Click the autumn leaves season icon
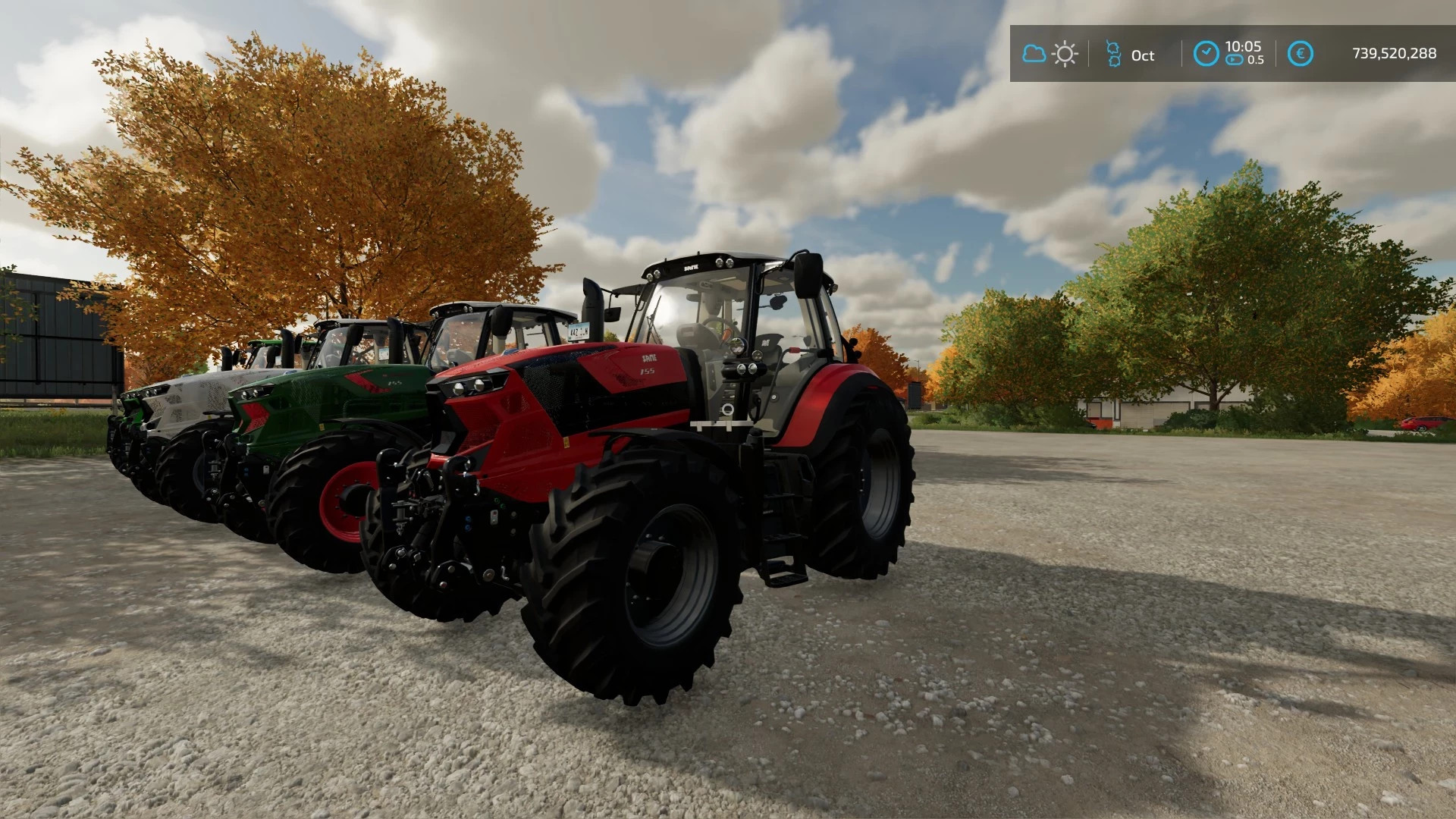The height and width of the screenshot is (819, 1456). pos(1113,54)
